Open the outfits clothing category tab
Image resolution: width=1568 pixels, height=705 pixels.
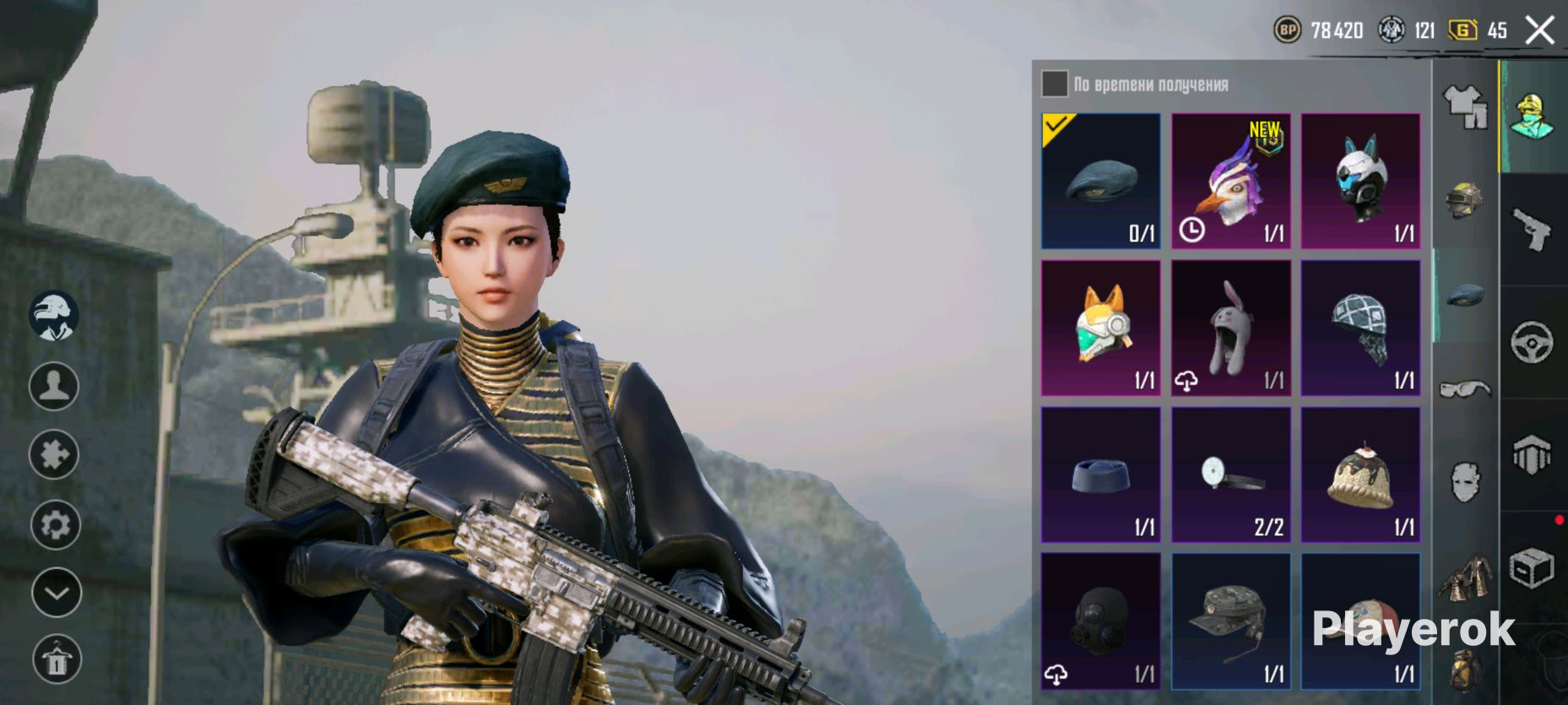pyautogui.click(x=1466, y=107)
